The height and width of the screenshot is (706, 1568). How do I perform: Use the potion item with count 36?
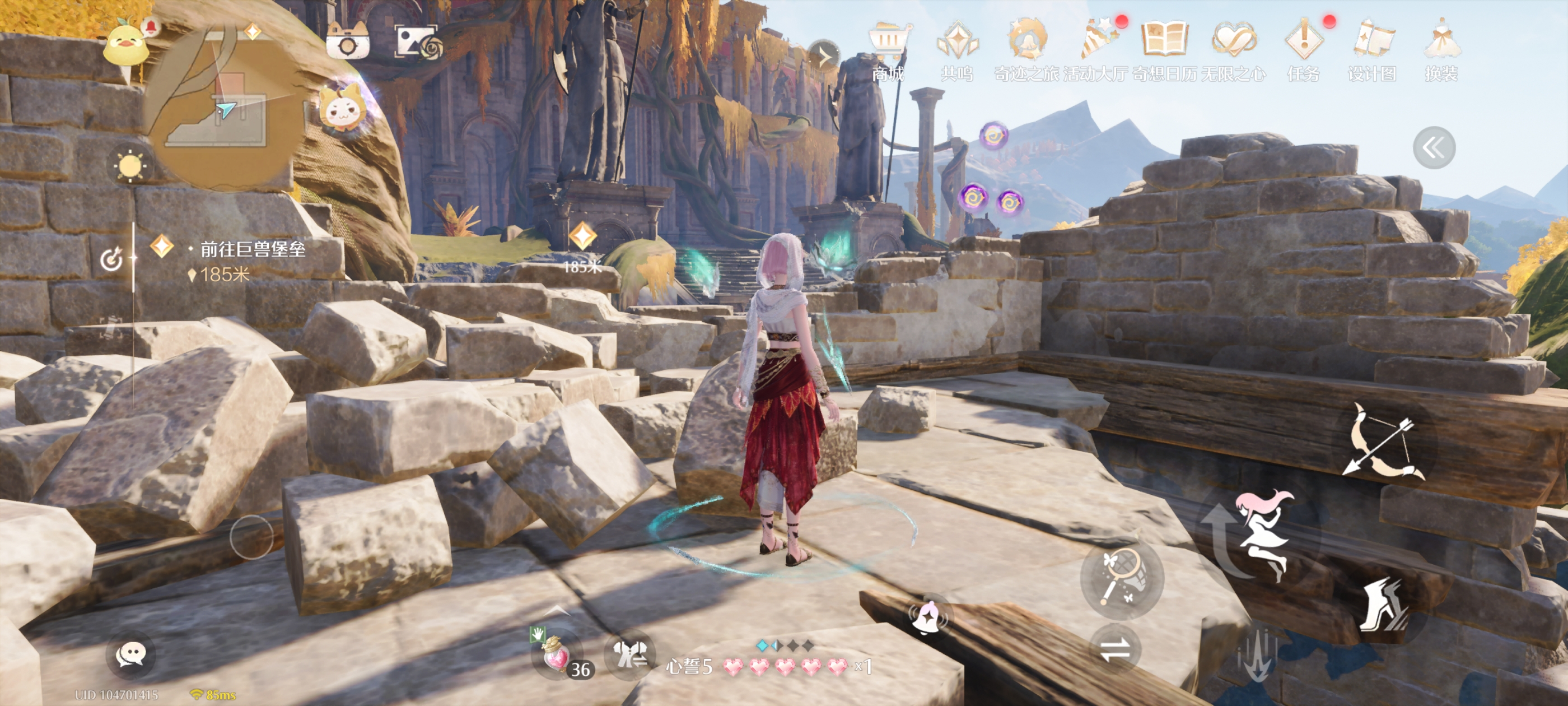point(554,657)
